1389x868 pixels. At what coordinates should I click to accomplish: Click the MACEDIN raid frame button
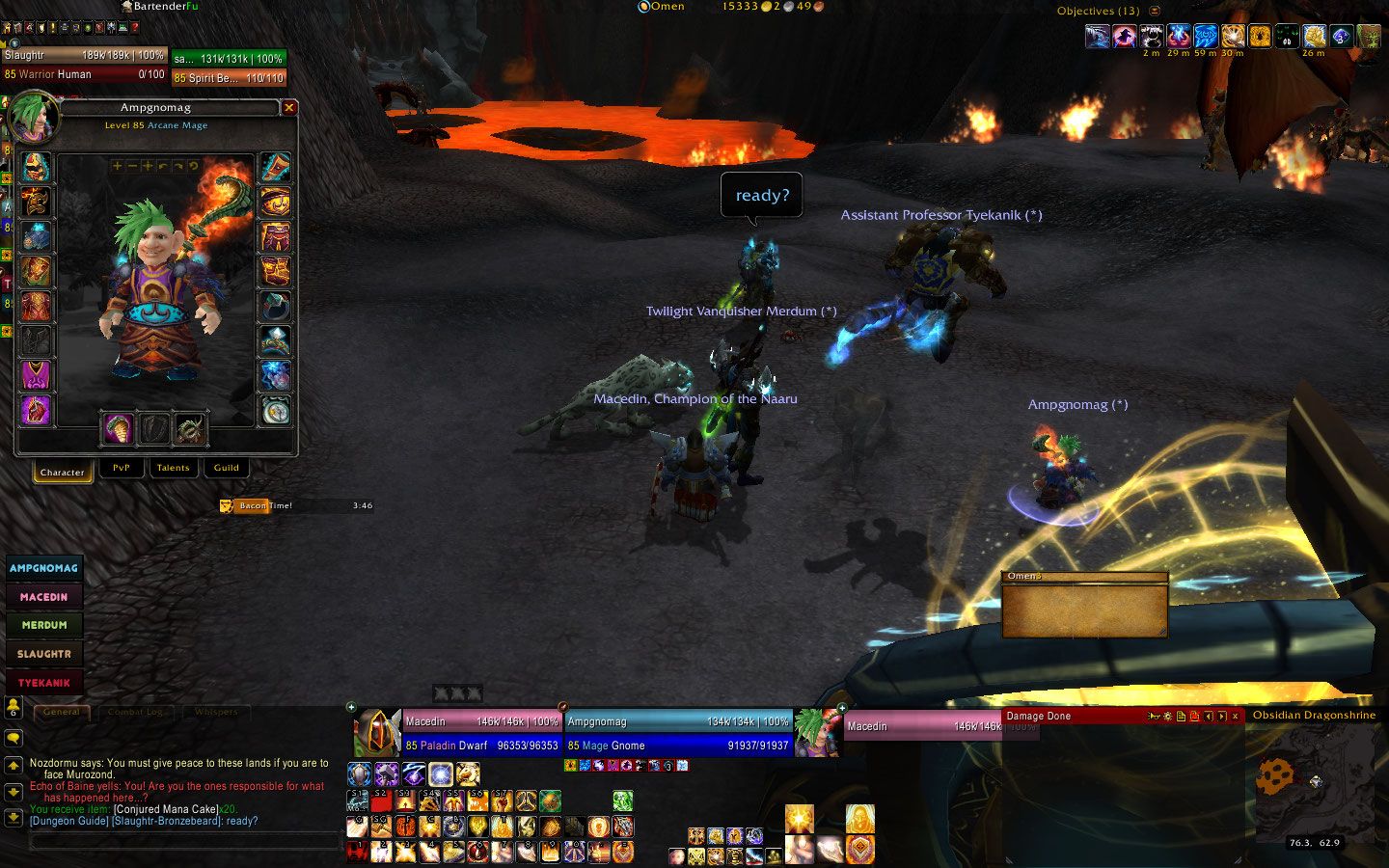tap(44, 597)
